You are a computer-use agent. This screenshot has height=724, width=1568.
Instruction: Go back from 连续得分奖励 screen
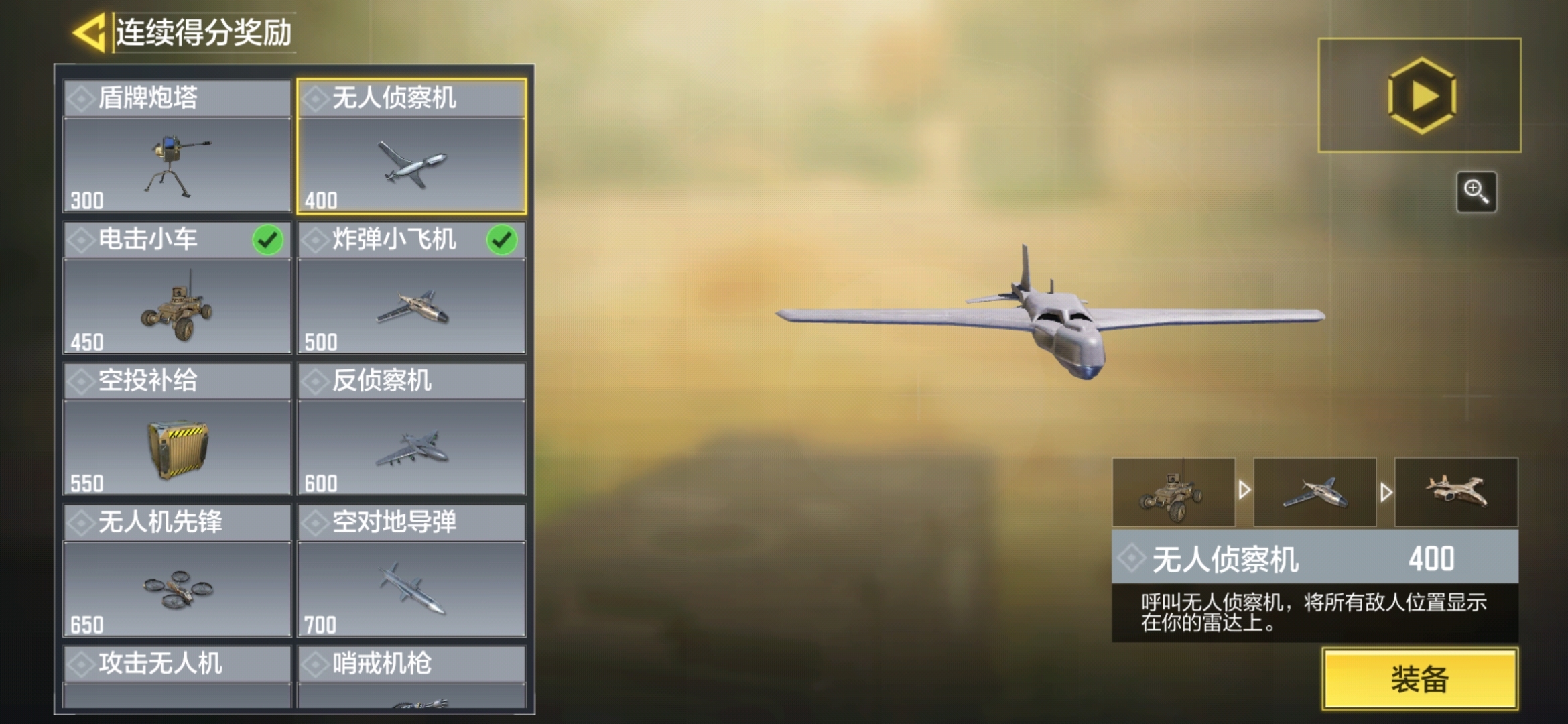tap(88, 32)
